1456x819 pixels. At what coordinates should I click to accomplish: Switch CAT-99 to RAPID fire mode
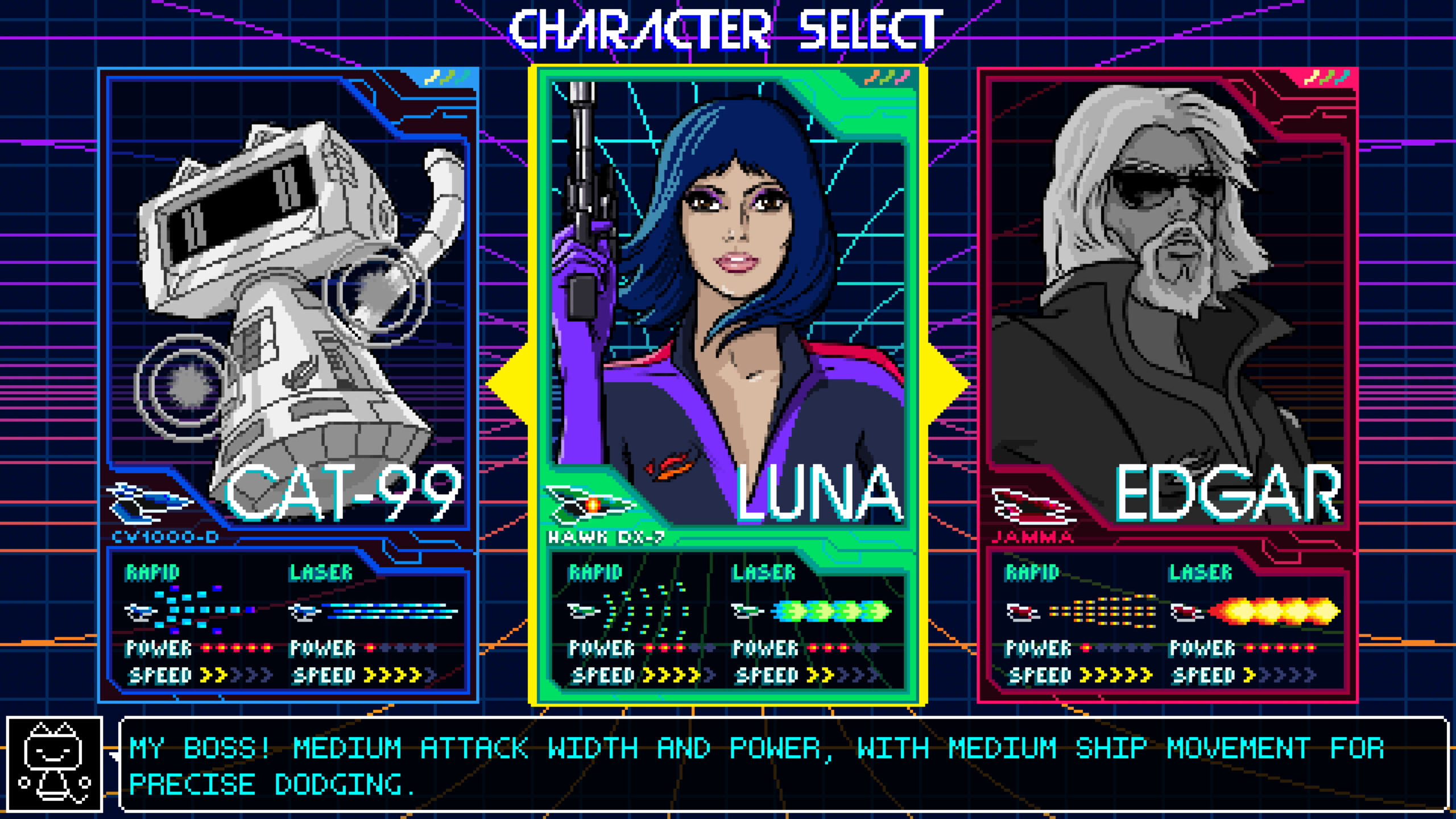151,573
